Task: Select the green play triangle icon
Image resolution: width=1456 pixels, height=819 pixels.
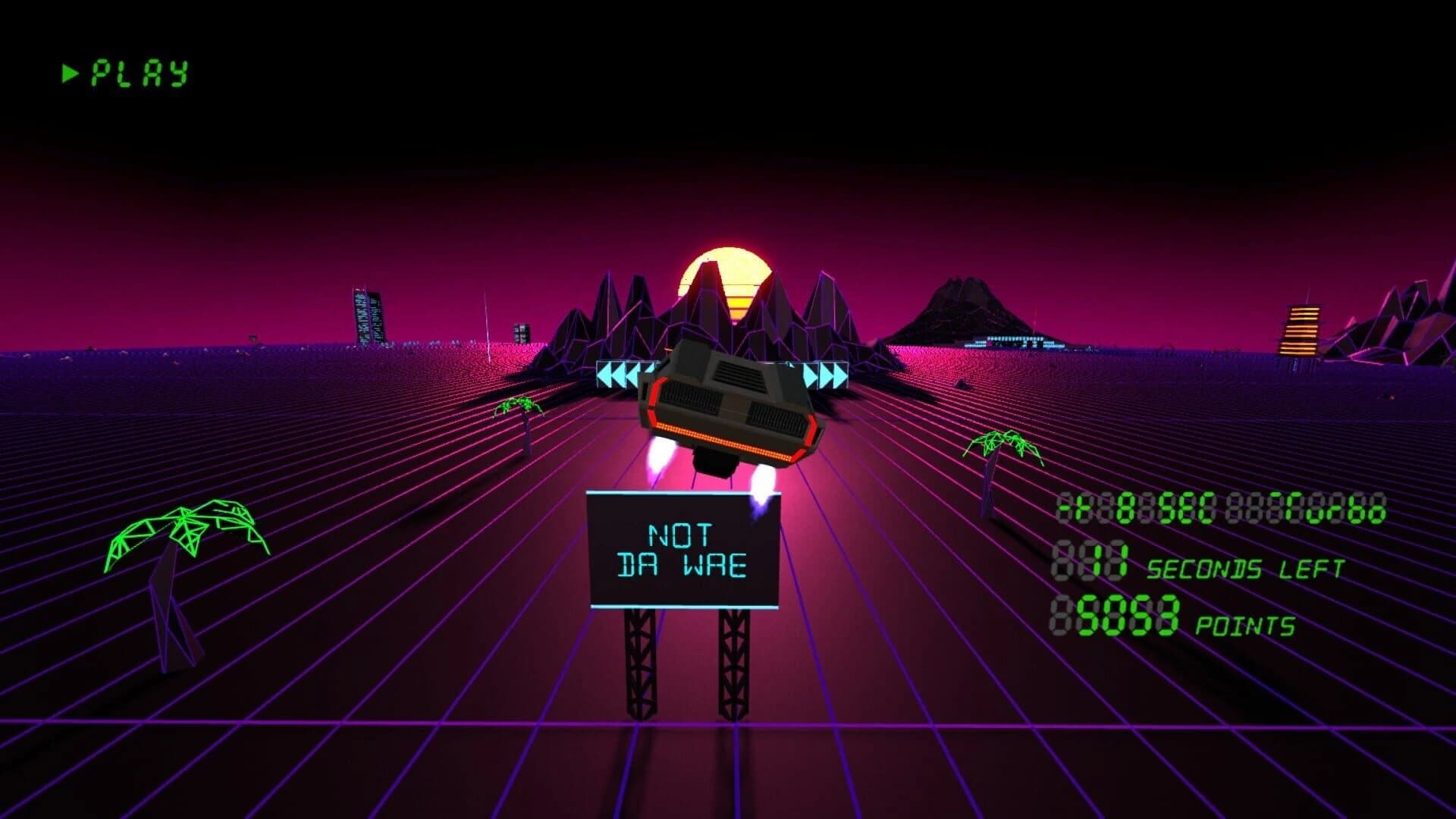Action: pos(69,74)
